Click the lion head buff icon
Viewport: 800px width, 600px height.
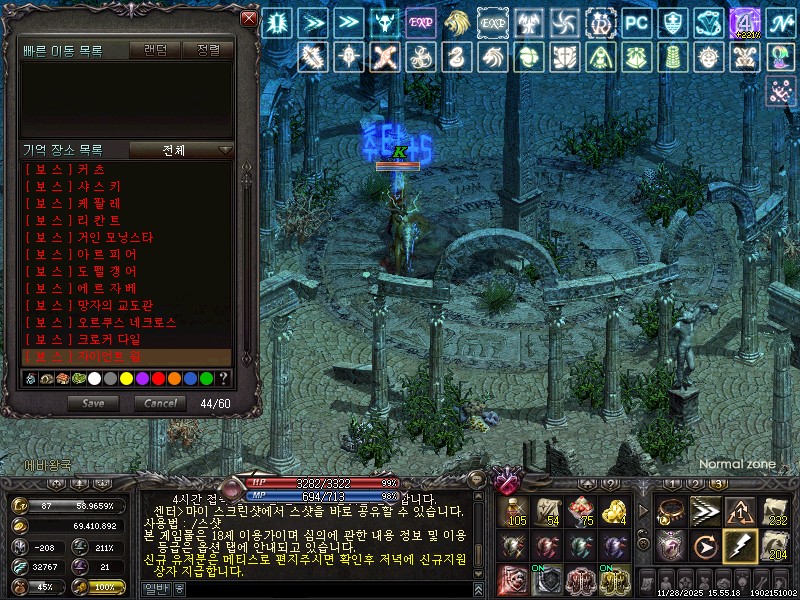(x=457, y=22)
